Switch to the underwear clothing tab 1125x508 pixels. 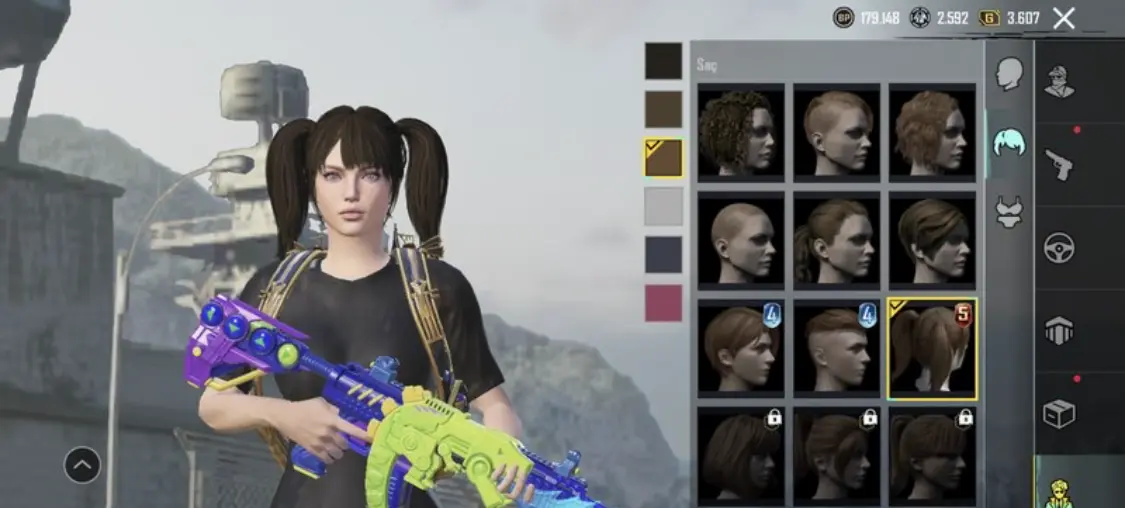point(1009,211)
